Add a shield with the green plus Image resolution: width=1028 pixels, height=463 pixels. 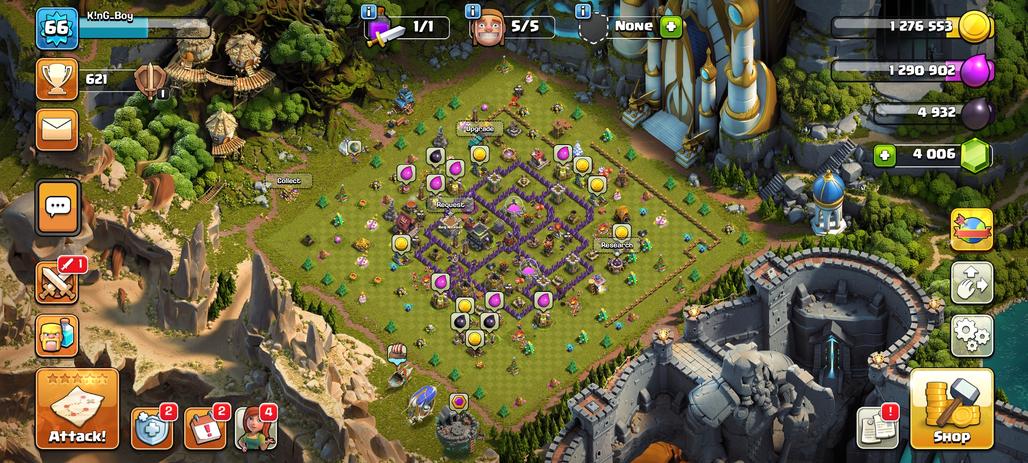671,27
